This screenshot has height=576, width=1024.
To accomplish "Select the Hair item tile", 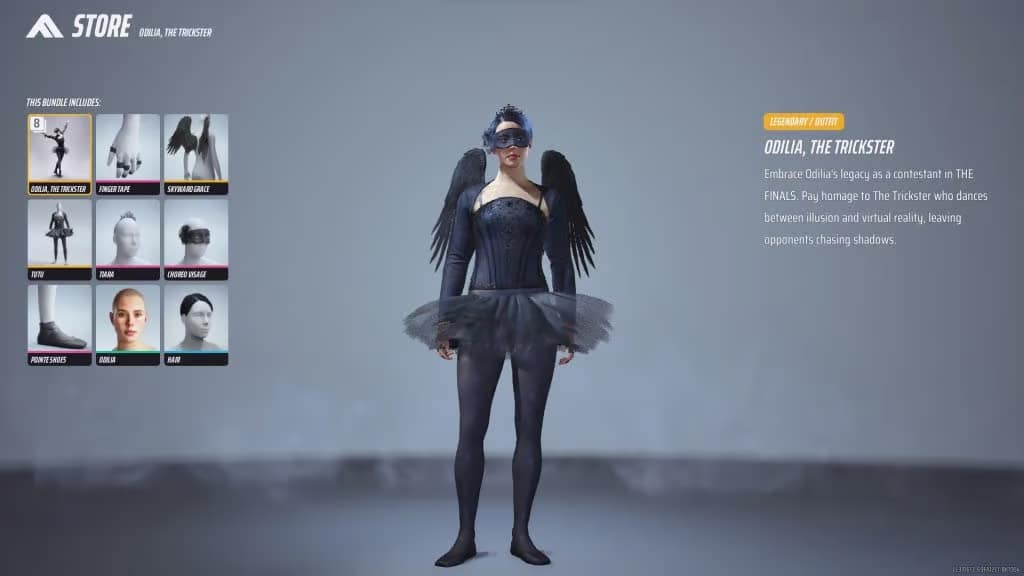I will click(x=196, y=324).
